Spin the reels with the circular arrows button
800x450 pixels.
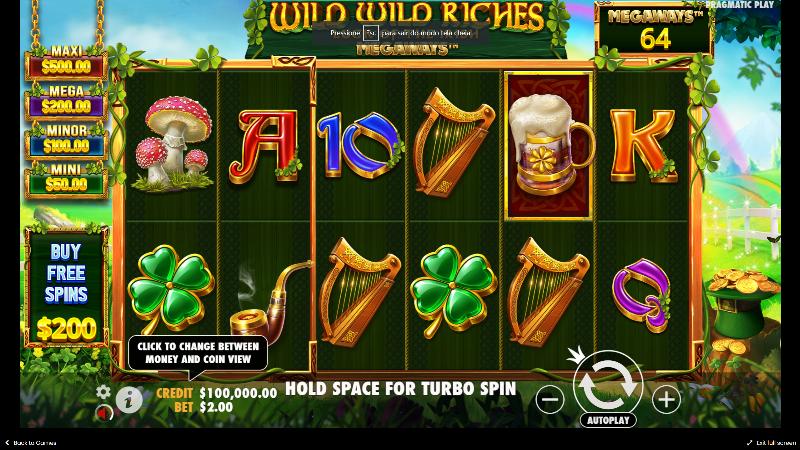[607, 381]
